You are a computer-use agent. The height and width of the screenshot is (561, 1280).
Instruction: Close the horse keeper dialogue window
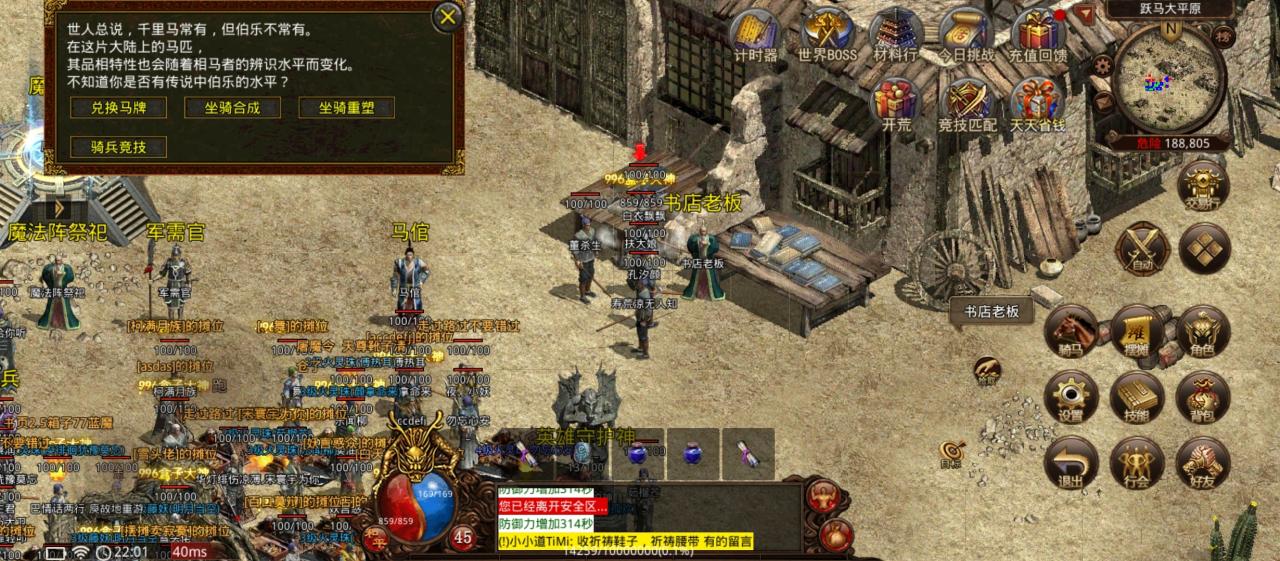449,17
